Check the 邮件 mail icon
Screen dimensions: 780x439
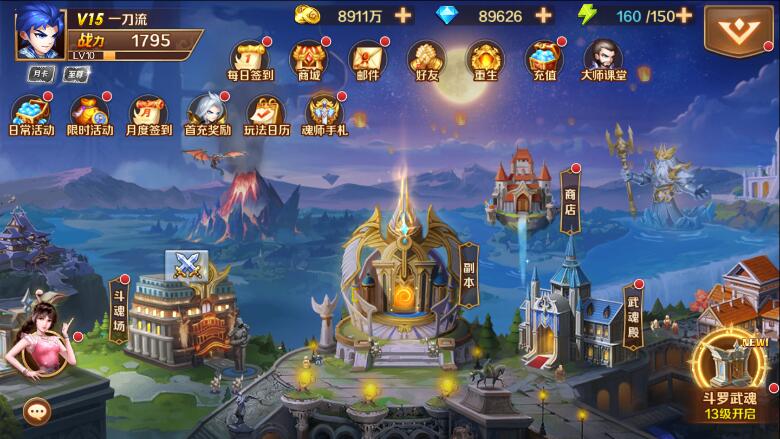pos(369,60)
